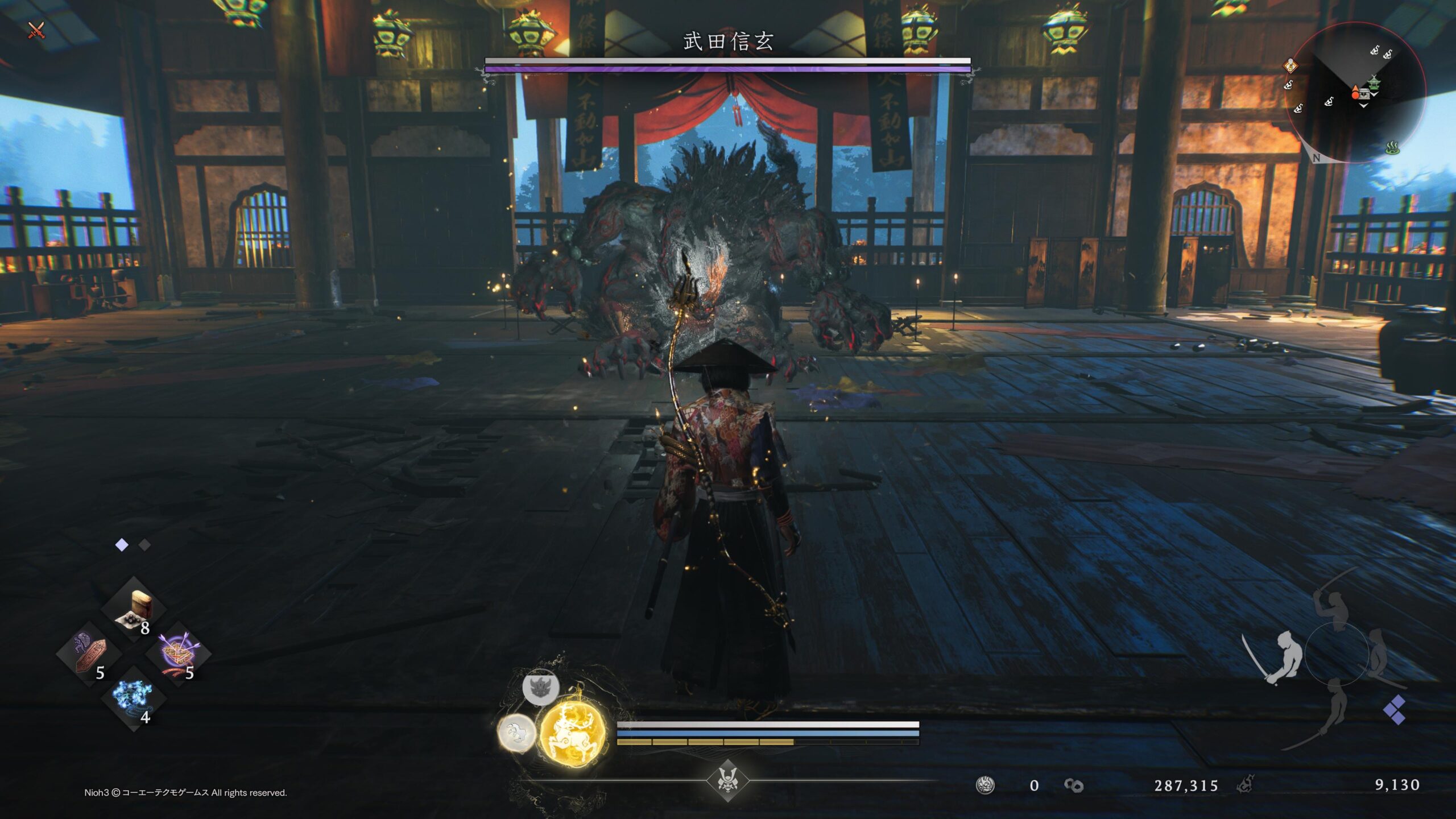Use the stone-carrier talisman item
This screenshot has width=1456, height=819.
click(x=89, y=654)
